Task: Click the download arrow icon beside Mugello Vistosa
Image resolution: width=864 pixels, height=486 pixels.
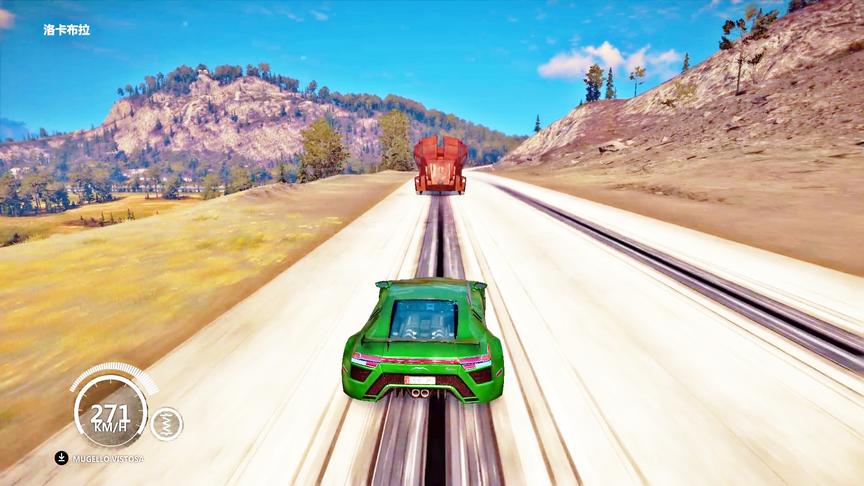Action: 62,458
